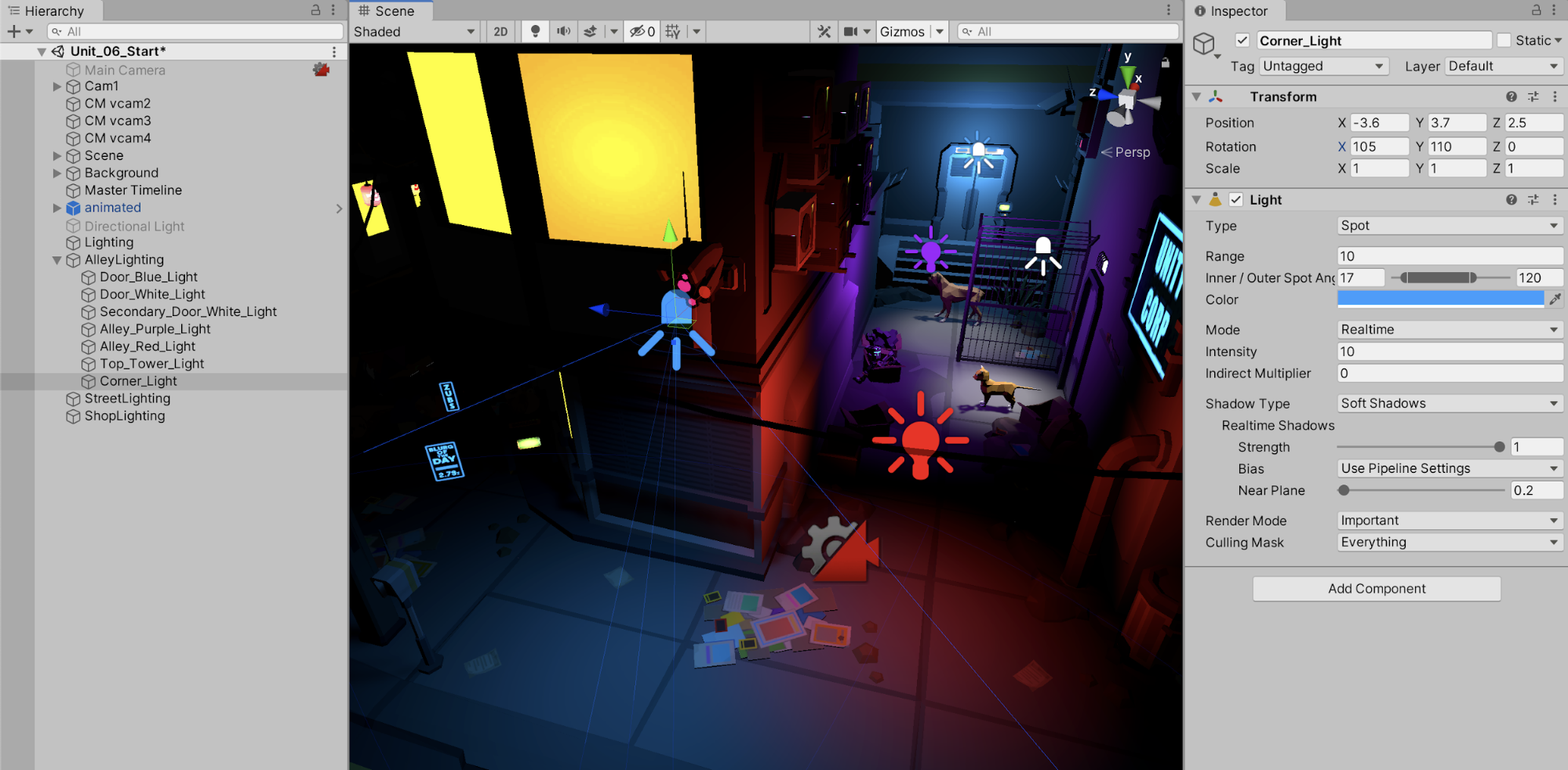This screenshot has width=1568, height=770.
Task: Toggle the Static checkbox
Action: (1504, 41)
